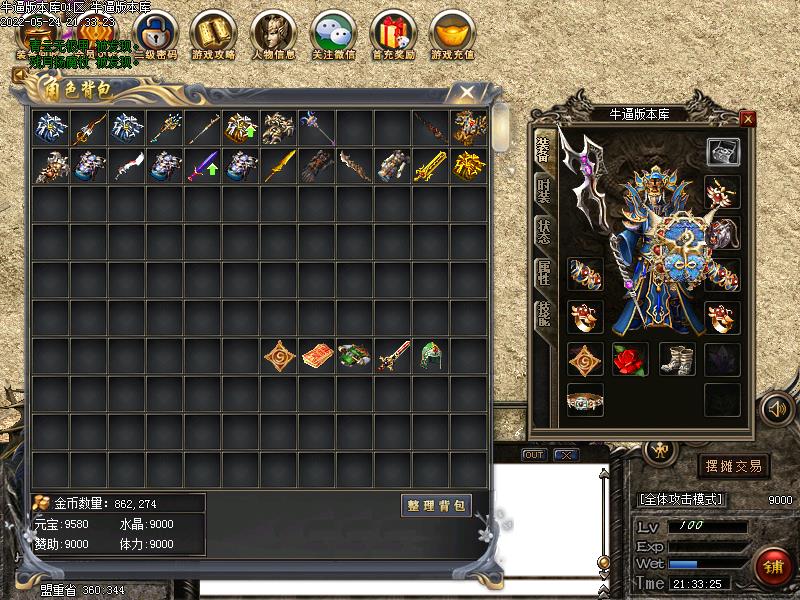Switch to the 状态 status tab
Viewport: 800px width, 600px height.
click(x=543, y=231)
